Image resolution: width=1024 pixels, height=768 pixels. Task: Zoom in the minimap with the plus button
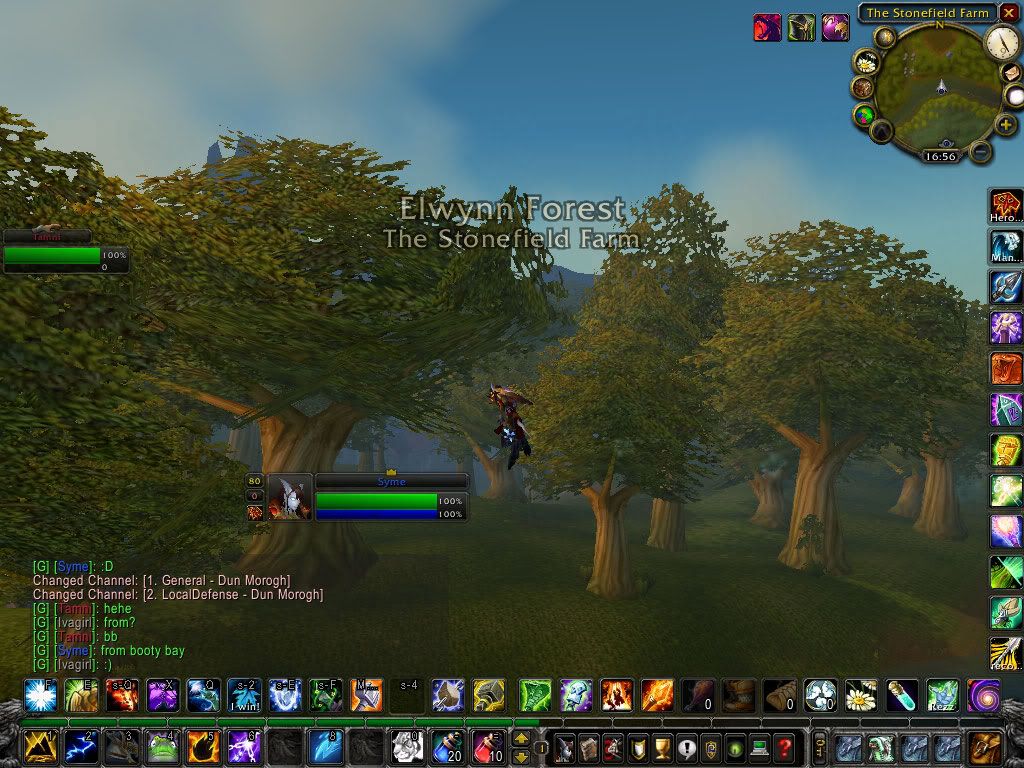pyautogui.click(x=1006, y=125)
